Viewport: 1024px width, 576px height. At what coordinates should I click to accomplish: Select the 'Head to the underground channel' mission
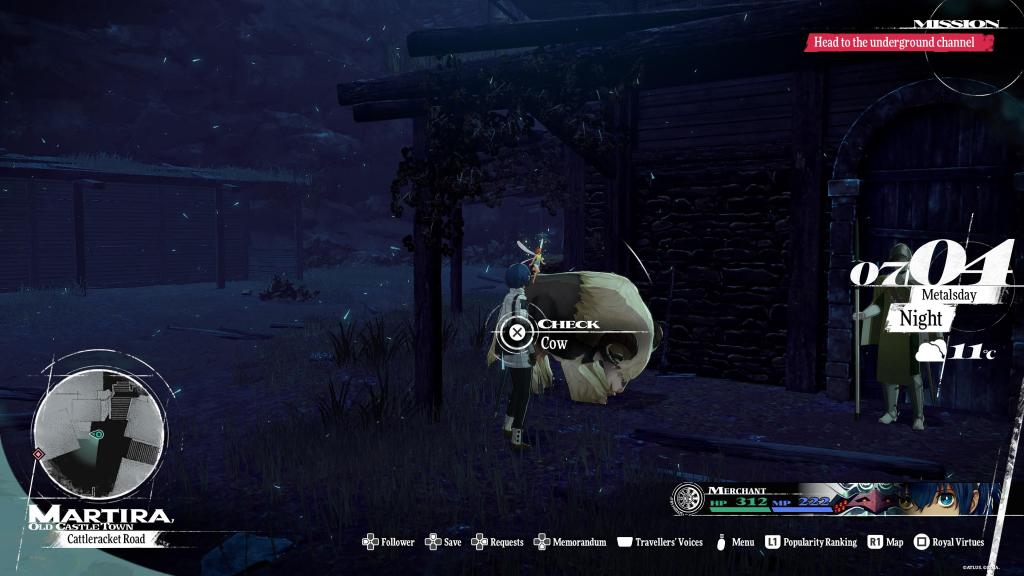[x=903, y=42]
